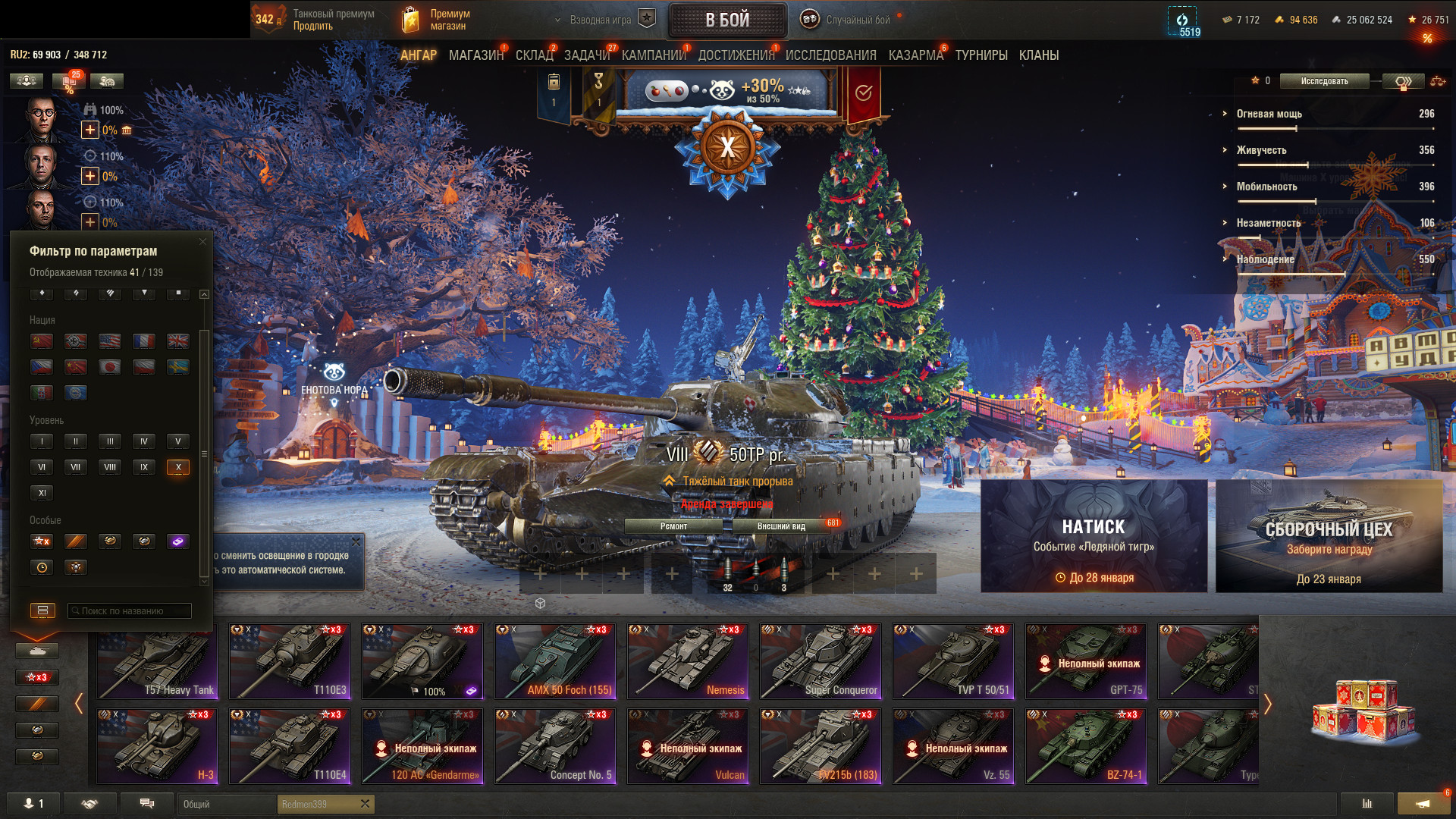Select the T57 Heavy Tank in carousel
The height and width of the screenshot is (819, 1456).
157,661
